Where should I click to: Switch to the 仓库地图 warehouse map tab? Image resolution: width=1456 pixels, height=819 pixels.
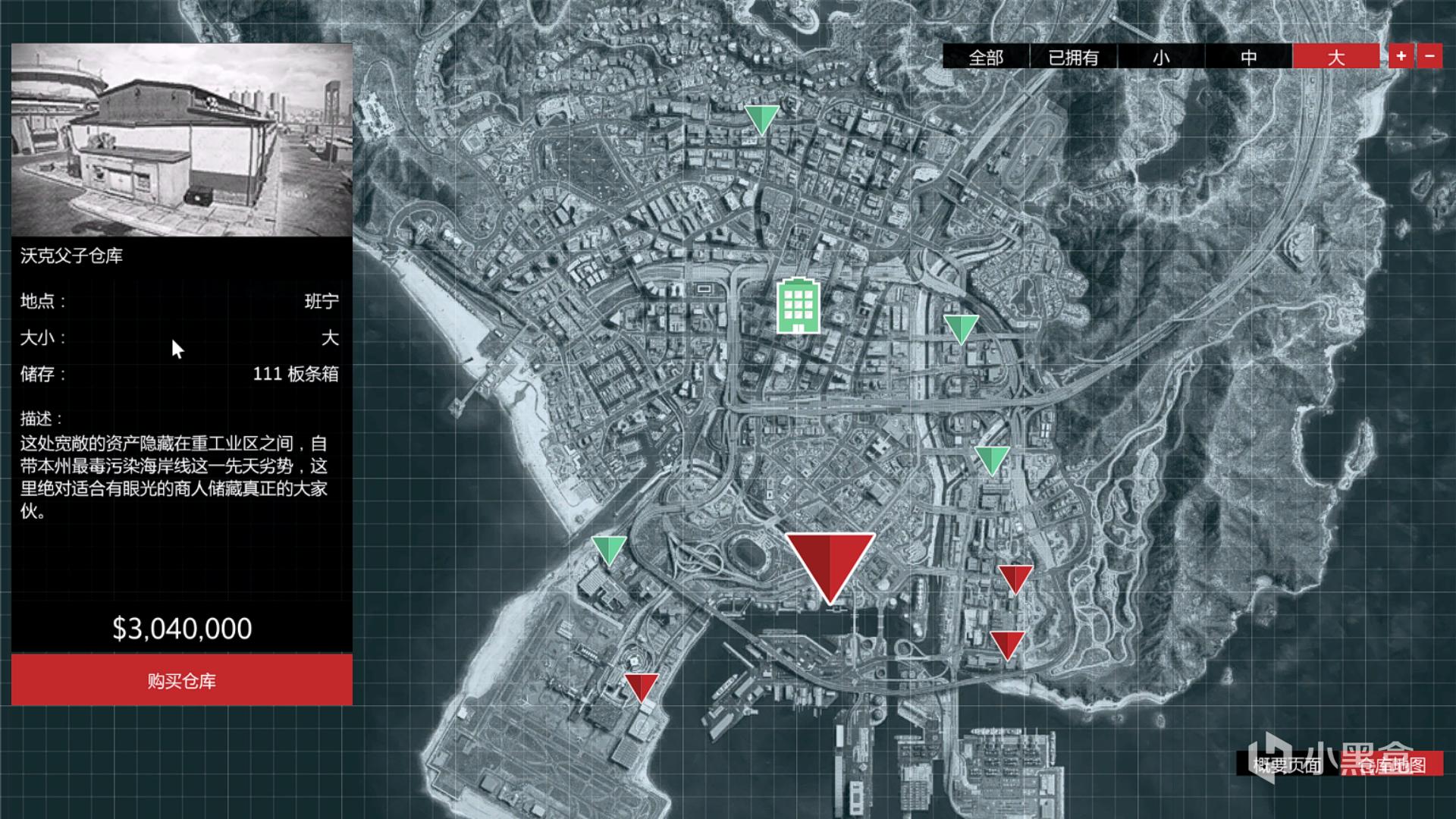pyautogui.click(x=1392, y=764)
